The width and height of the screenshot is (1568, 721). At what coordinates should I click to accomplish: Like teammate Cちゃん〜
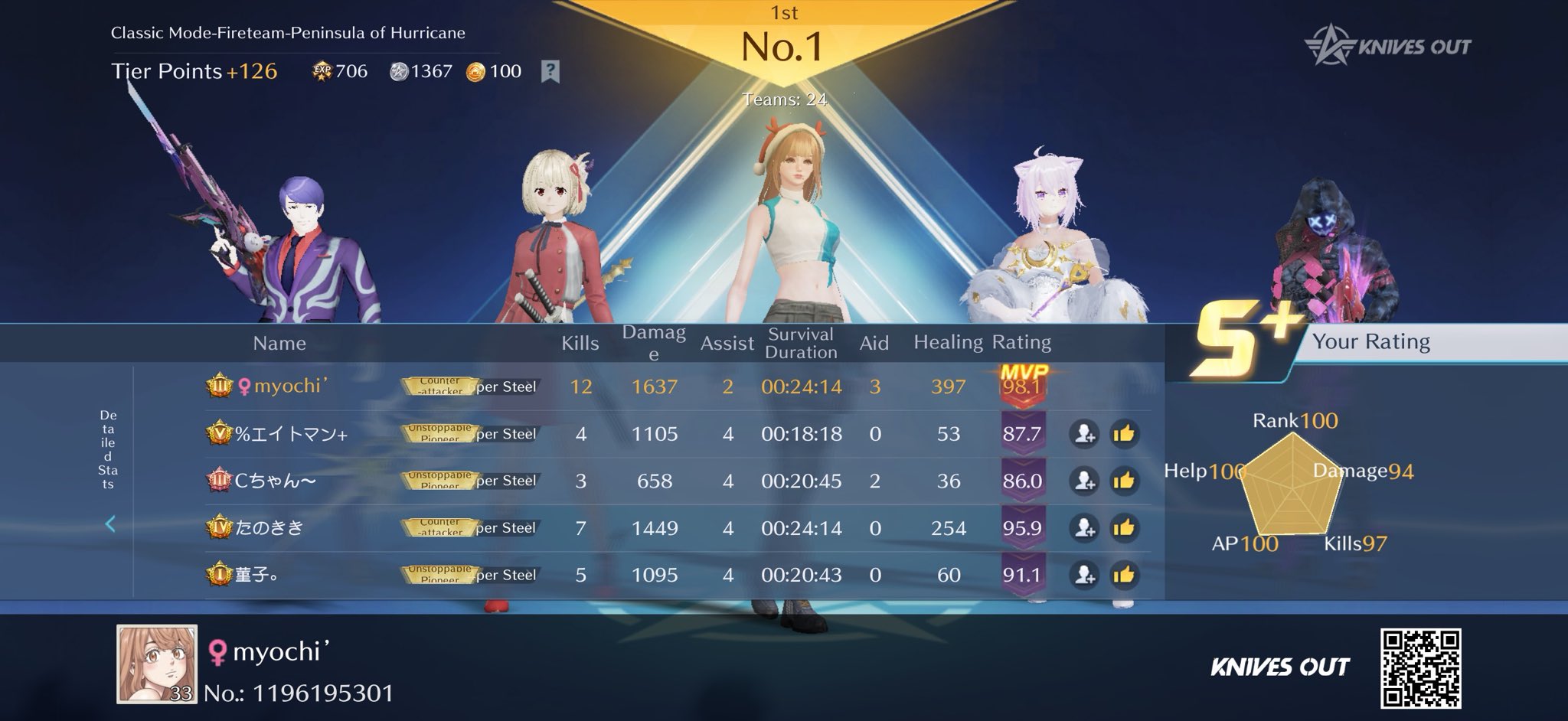point(1123,481)
